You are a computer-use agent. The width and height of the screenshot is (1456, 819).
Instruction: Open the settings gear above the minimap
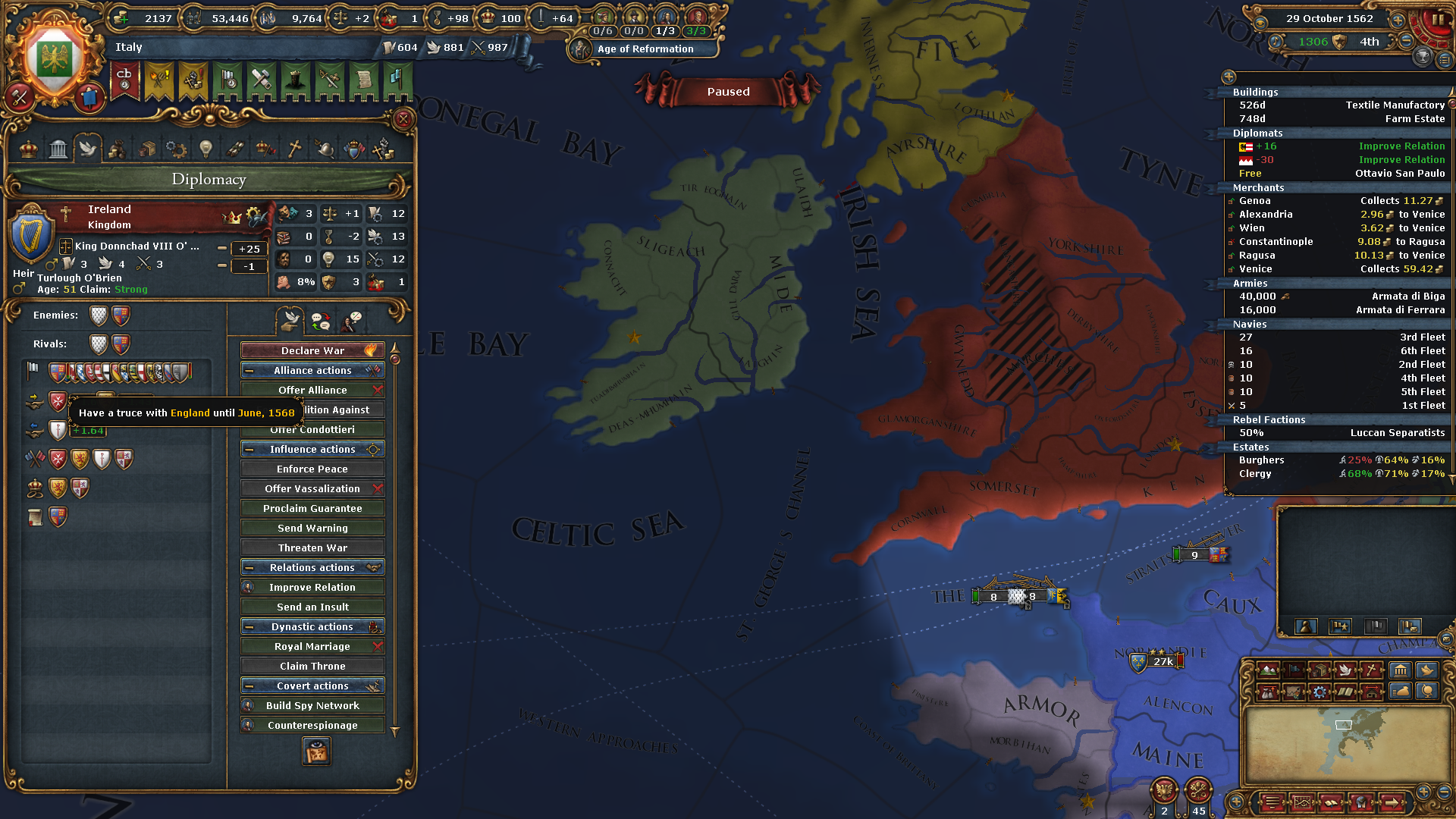(x=1318, y=692)
